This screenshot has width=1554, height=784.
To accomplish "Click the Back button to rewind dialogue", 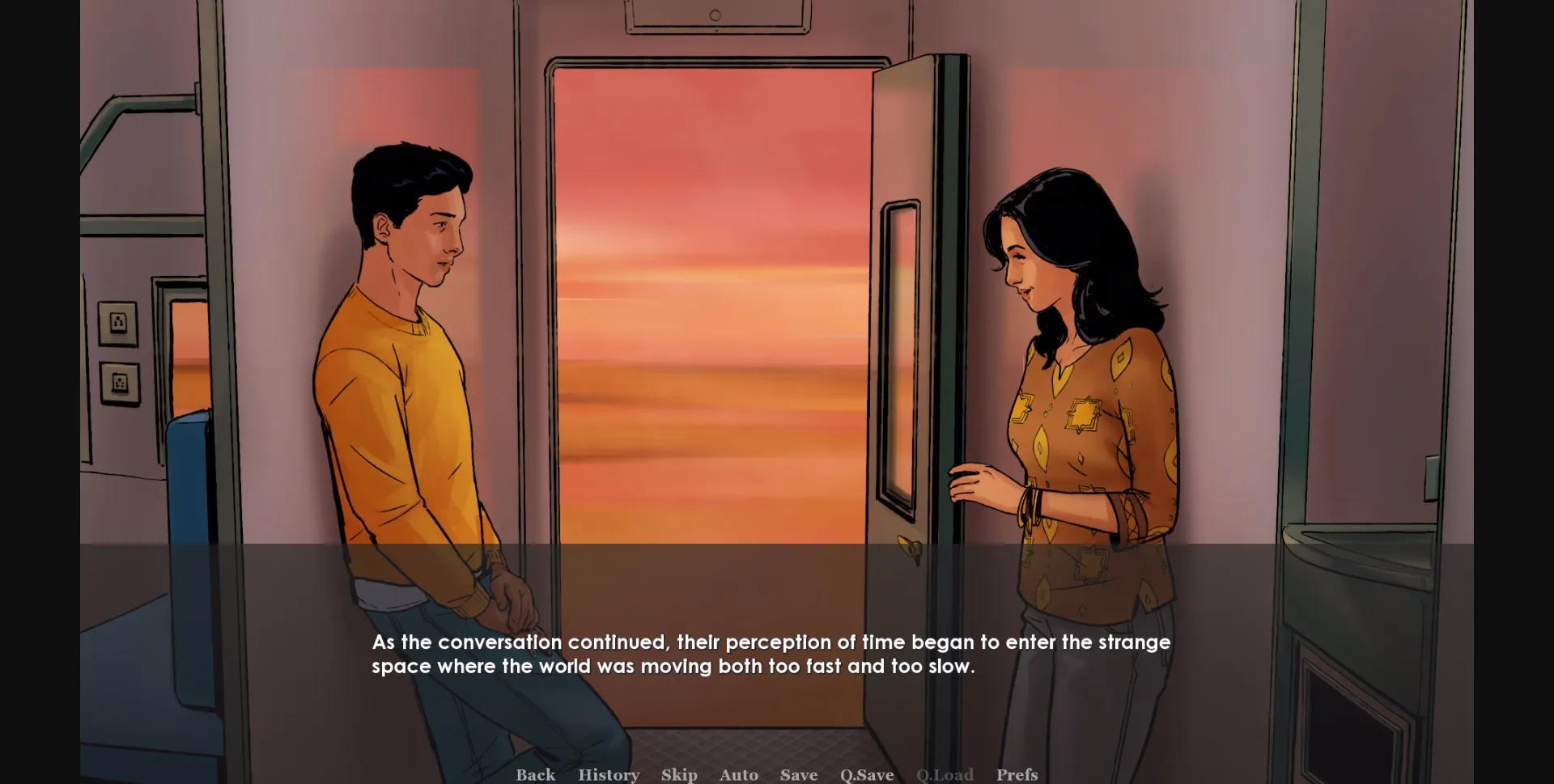I will point(535,774).
